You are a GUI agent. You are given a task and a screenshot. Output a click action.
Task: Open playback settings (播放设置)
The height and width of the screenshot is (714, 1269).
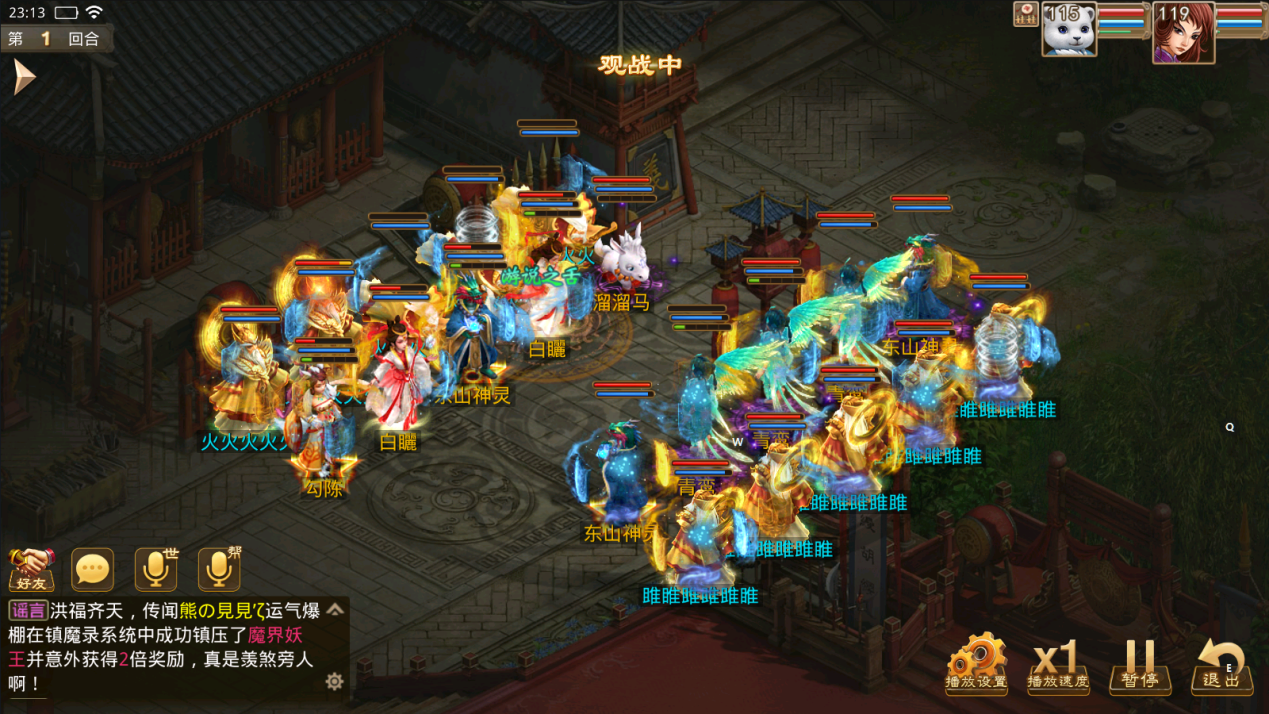coord(976,662)
